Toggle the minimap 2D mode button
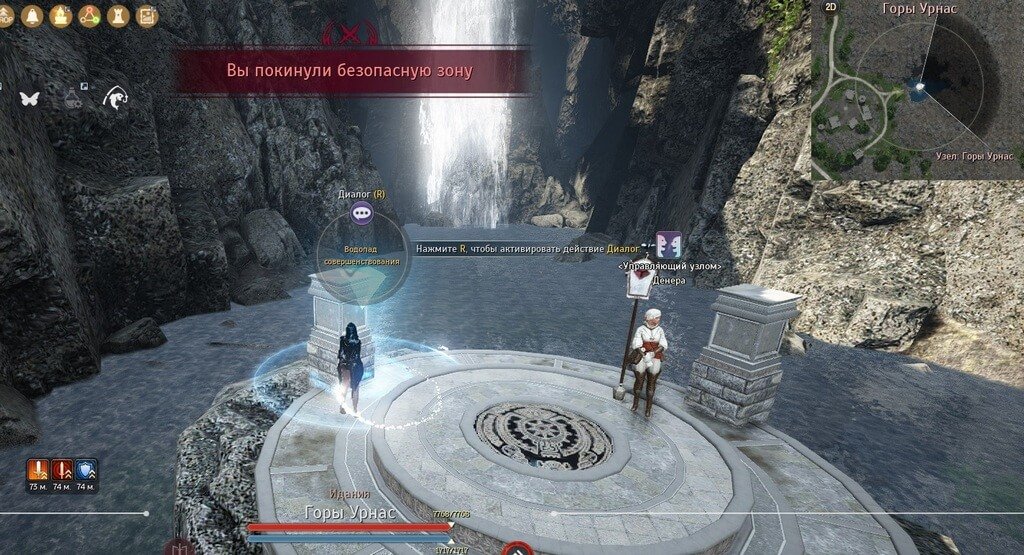 (x=831, y=7)
